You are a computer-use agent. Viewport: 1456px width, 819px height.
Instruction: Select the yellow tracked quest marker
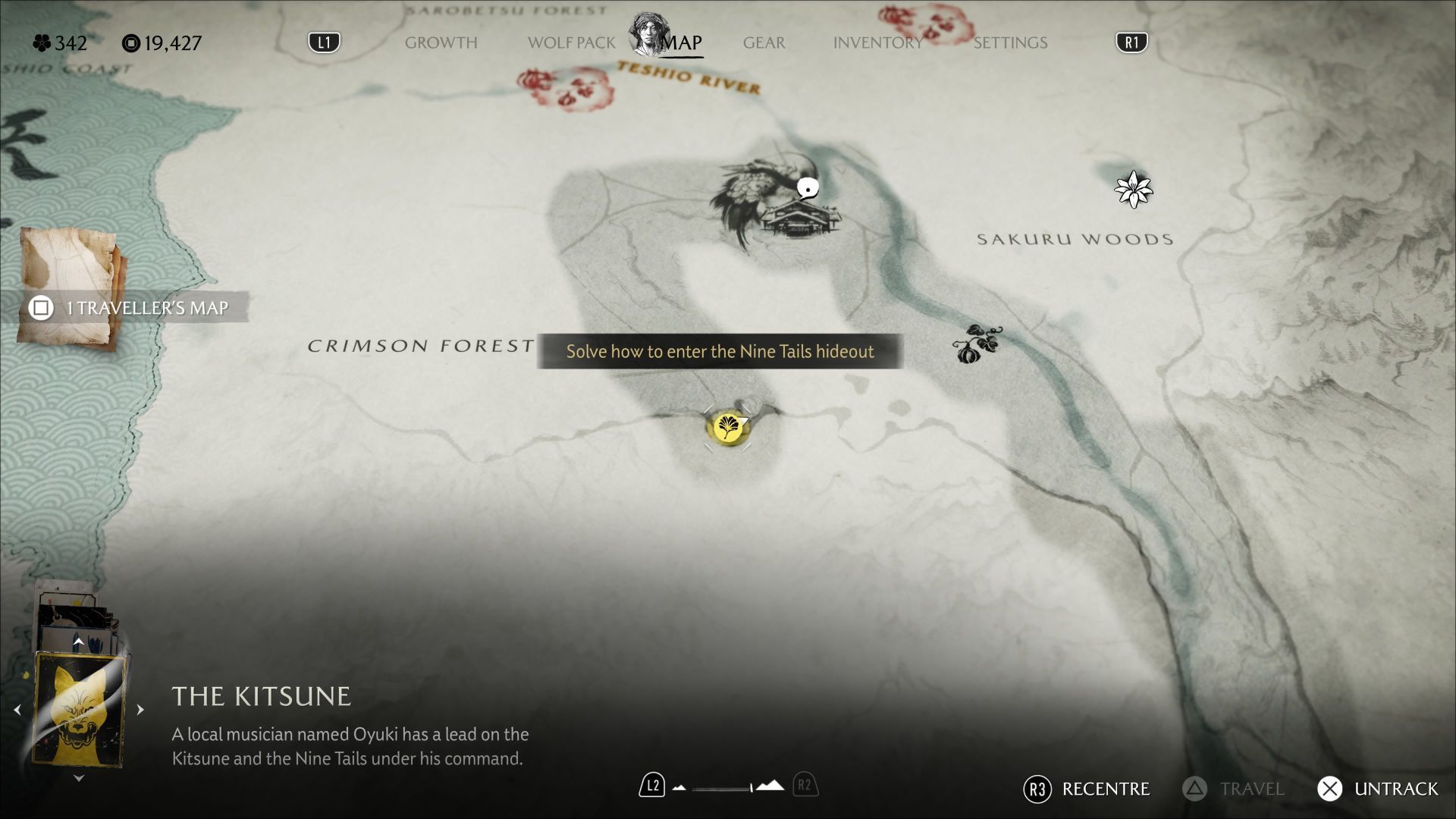(727, 428)
